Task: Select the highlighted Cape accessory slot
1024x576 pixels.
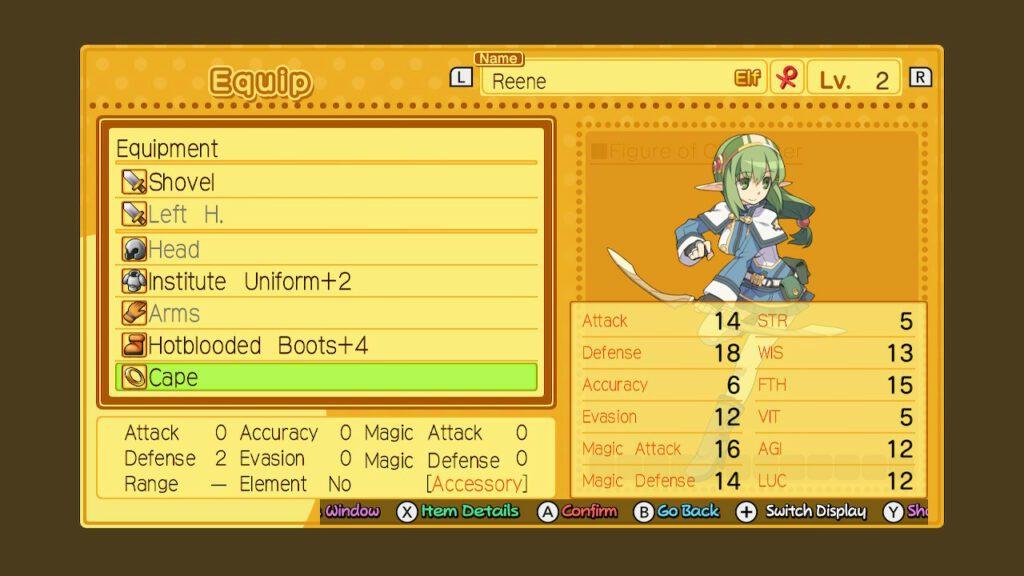Action: (326, 377)
